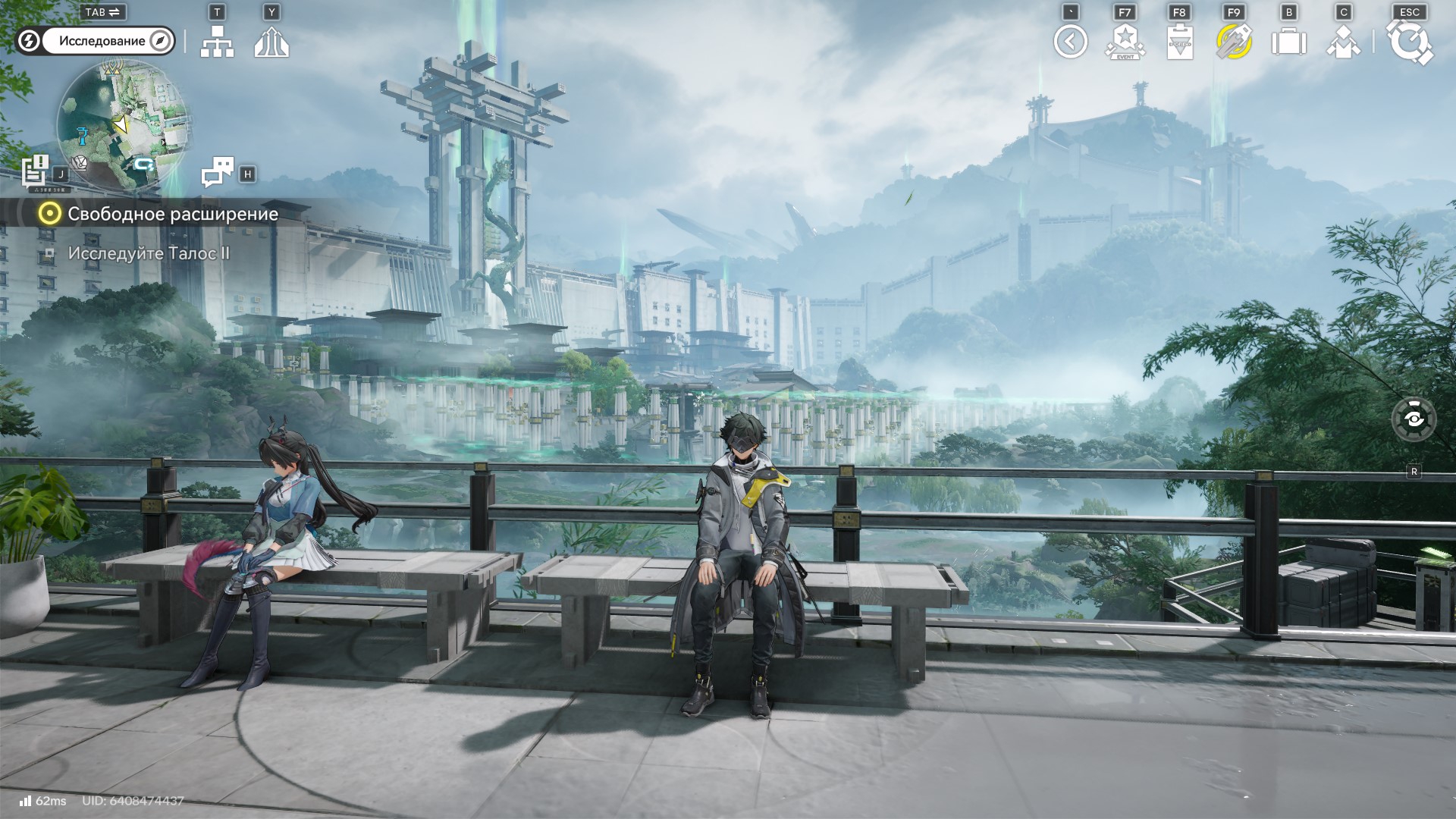
Task: Open the Event star badge menu
Action: tap(1125, 42)
